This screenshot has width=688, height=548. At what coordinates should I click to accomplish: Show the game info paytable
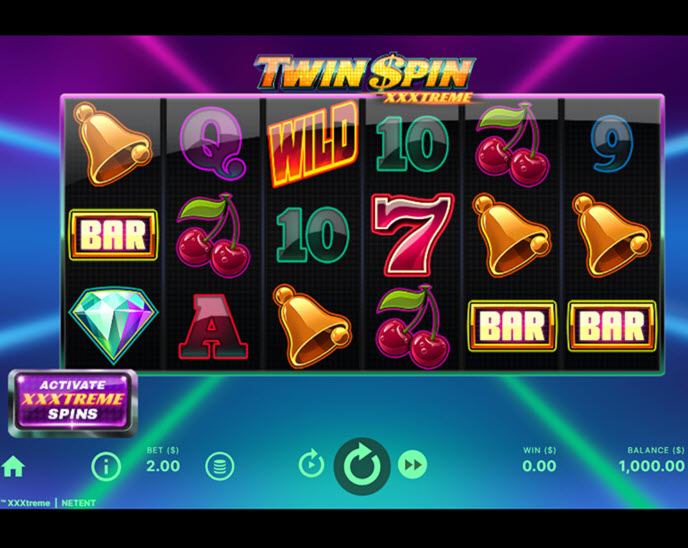(106, 466)
